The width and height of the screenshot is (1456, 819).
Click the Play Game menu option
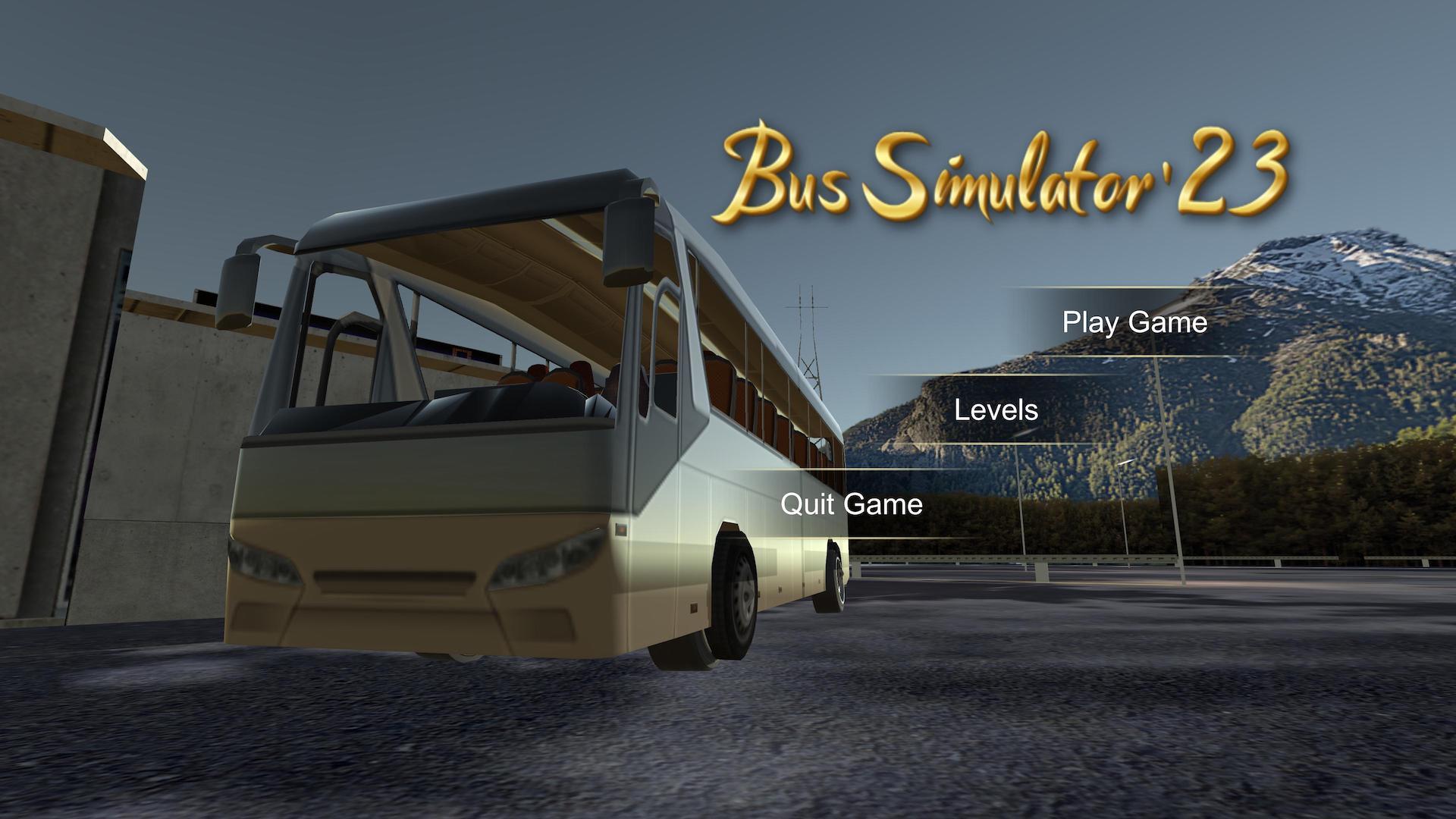(x=1134, y=322)
